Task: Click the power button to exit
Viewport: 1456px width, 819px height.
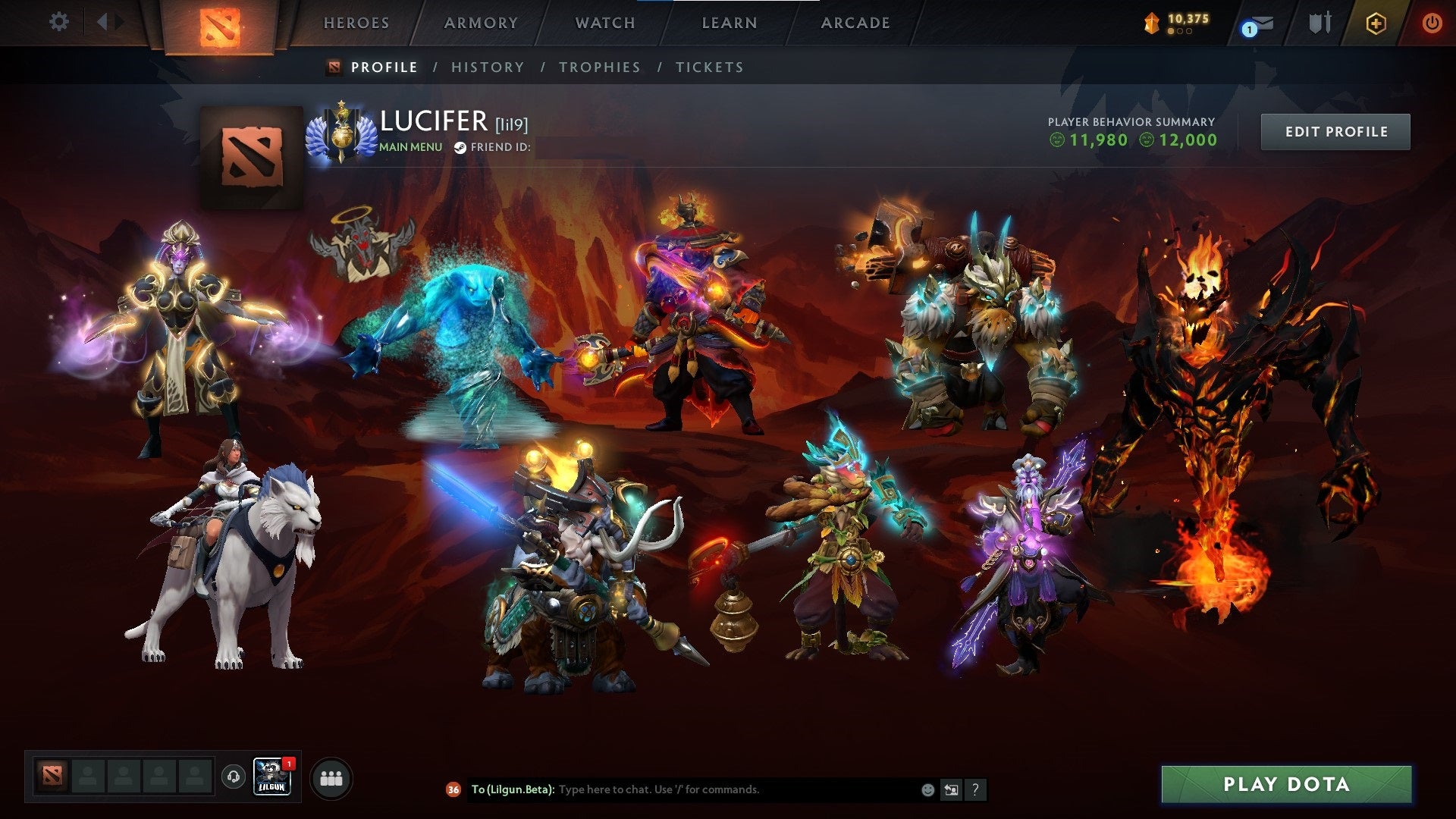Action: coord(1432,23)
